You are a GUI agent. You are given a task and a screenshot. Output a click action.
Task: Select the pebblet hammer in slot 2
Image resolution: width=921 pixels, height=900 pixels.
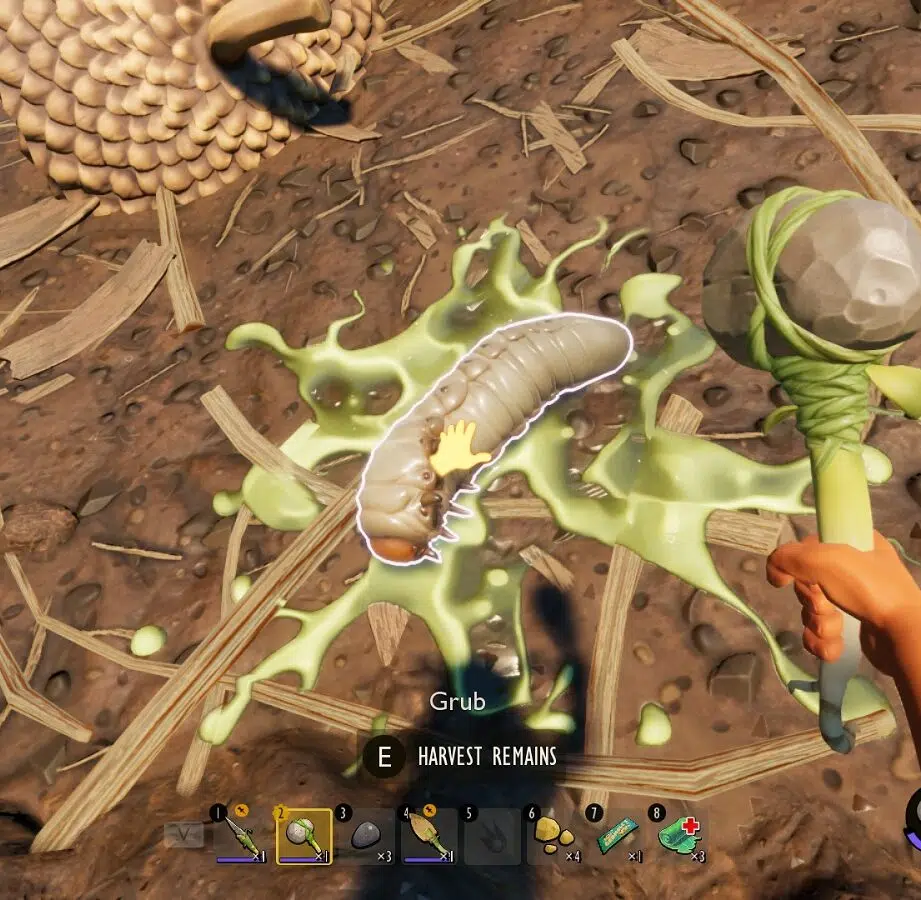304,836
